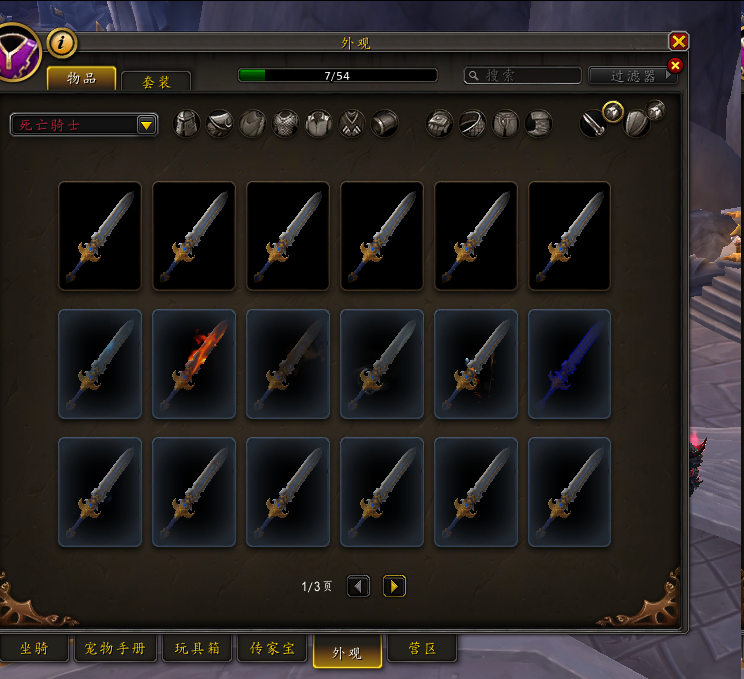Image resolution: width=744 pixels, height=679 pixels.
Task: Switch to the 营区 tab
Action: tap(422, 649)
